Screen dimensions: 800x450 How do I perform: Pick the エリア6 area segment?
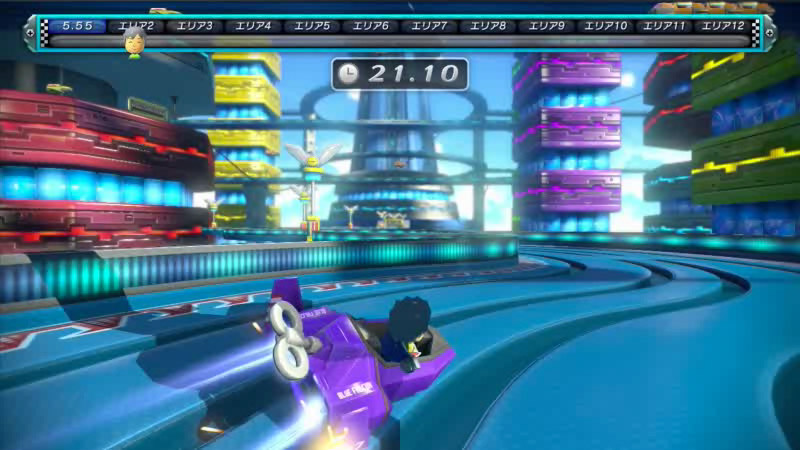[x=369, y=25]
